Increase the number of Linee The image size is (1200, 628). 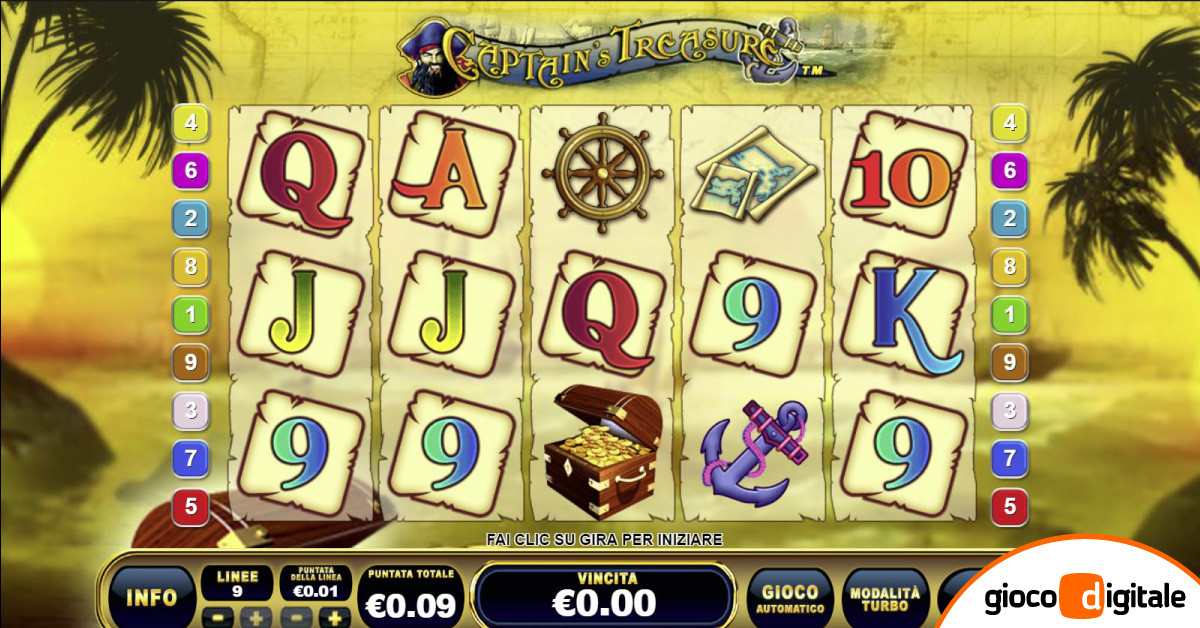pos(253,616)
